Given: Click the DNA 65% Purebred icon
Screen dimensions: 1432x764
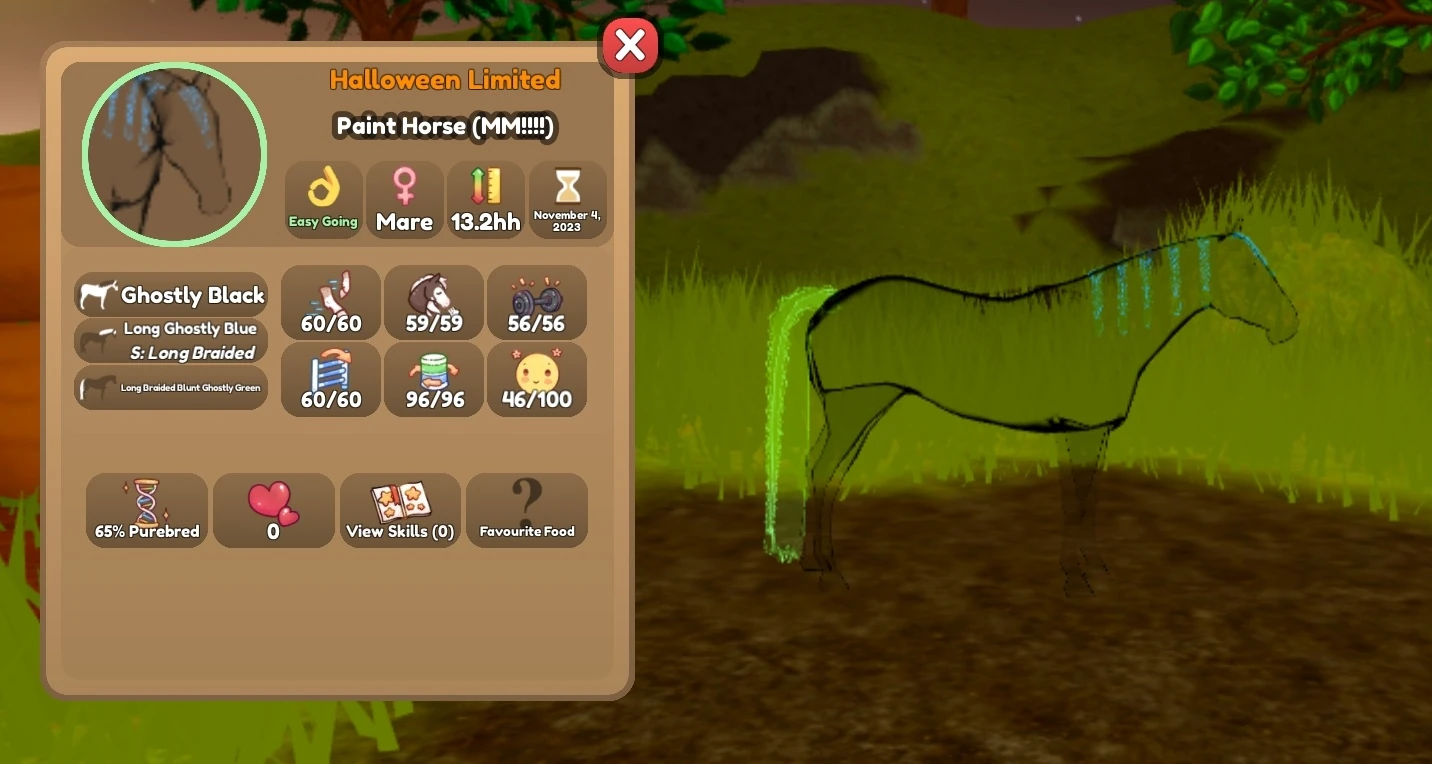Looking at the screenshot, I should [x=146, y=510].
